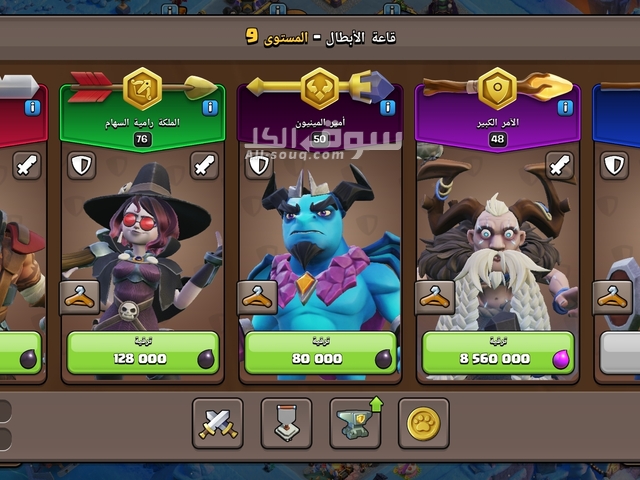Viewport: 640px width, 480px height.
Task: Open the Grand Warden hanger skin button
Action: [436, 297]
